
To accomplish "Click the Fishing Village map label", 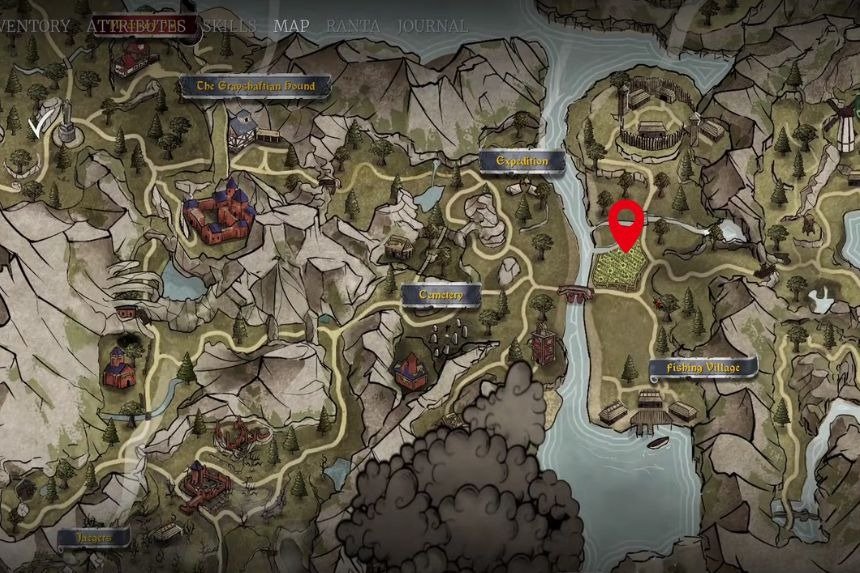I will 703,368.
